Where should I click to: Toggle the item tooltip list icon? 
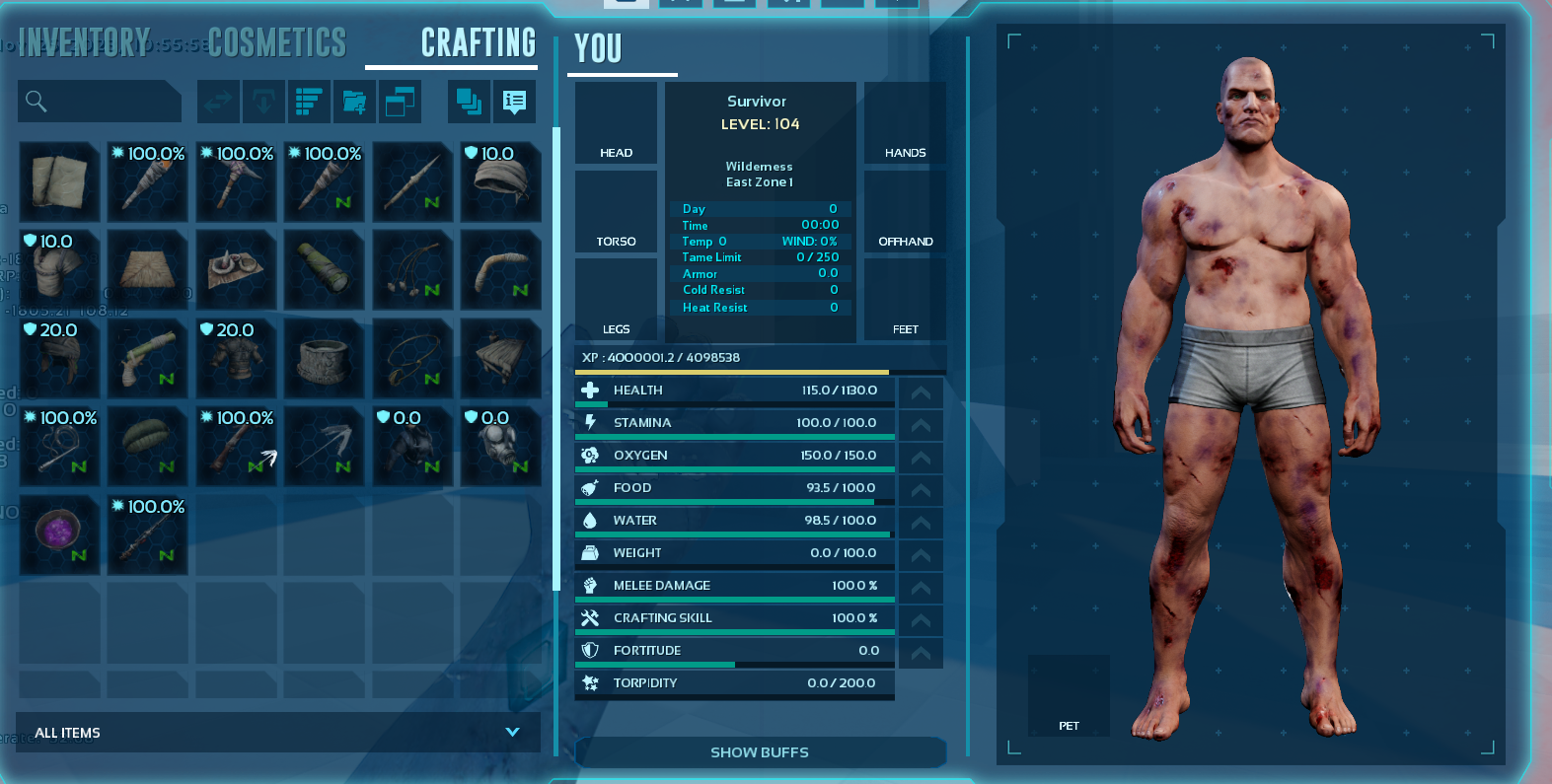514,102
